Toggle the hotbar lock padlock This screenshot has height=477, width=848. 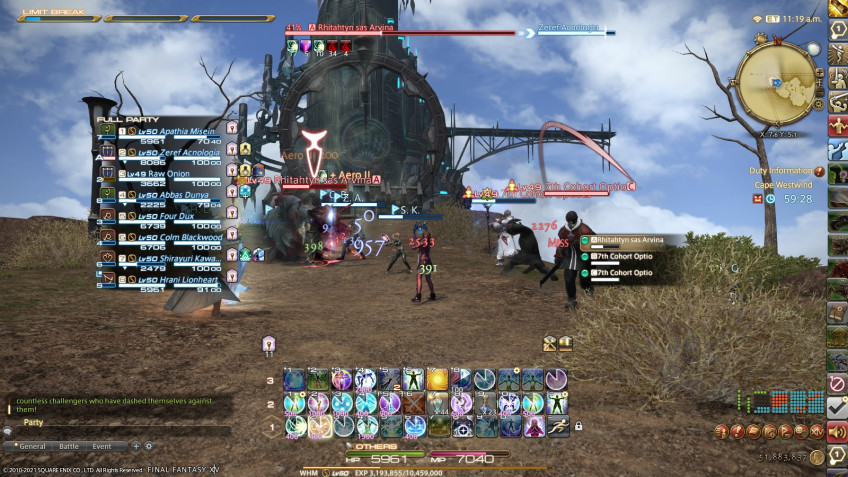(x=578, y=426)
